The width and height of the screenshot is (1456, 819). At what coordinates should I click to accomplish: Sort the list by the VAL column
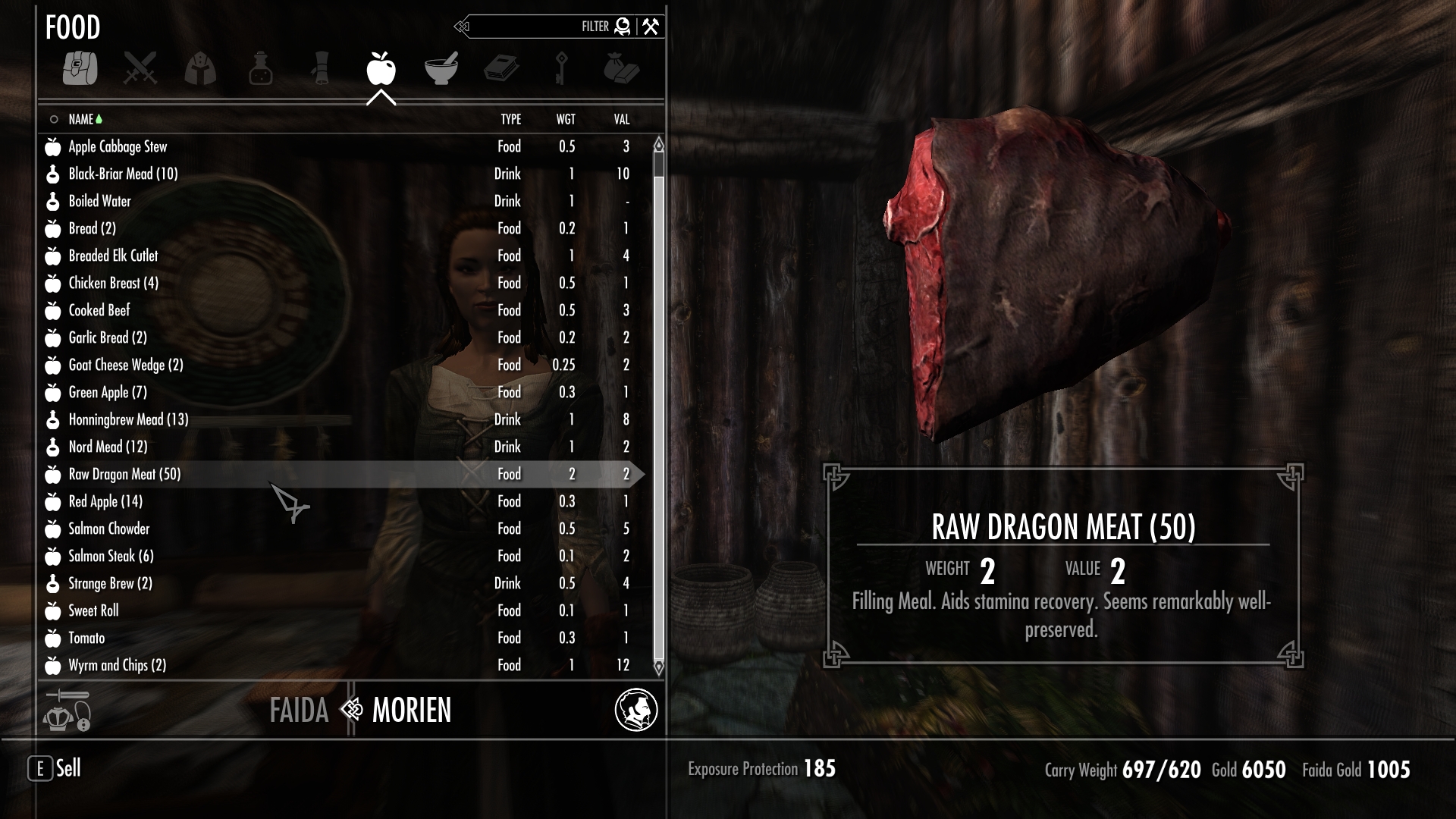[x=622, y=119]
